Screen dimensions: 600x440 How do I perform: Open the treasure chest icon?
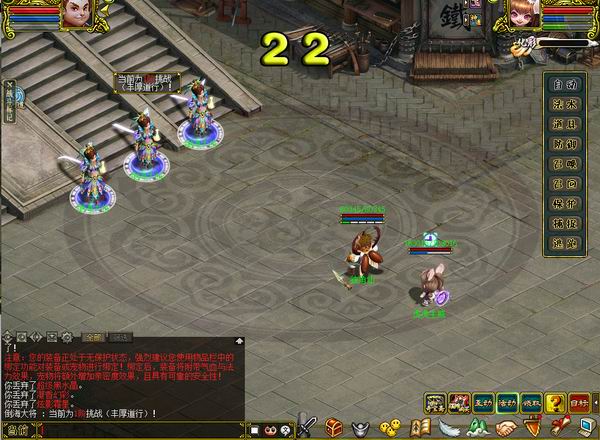pyautogui.click(x=333, y=429)
